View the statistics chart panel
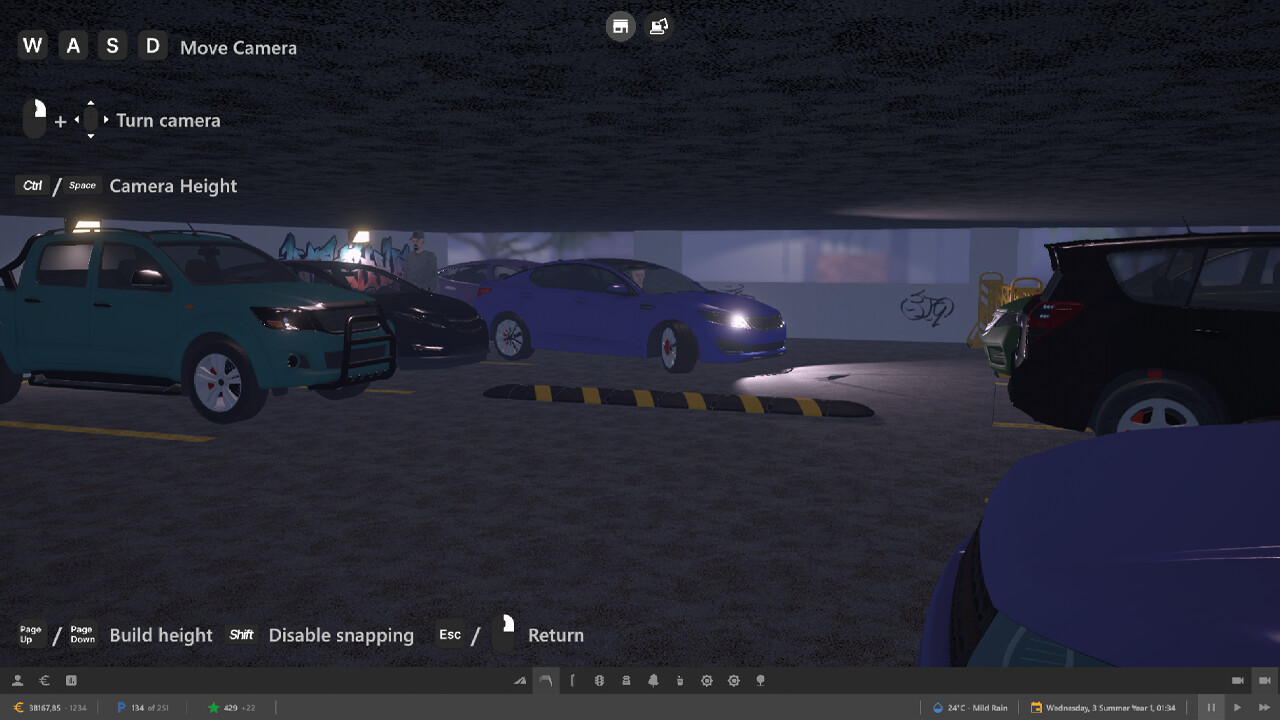 (71, 680)
